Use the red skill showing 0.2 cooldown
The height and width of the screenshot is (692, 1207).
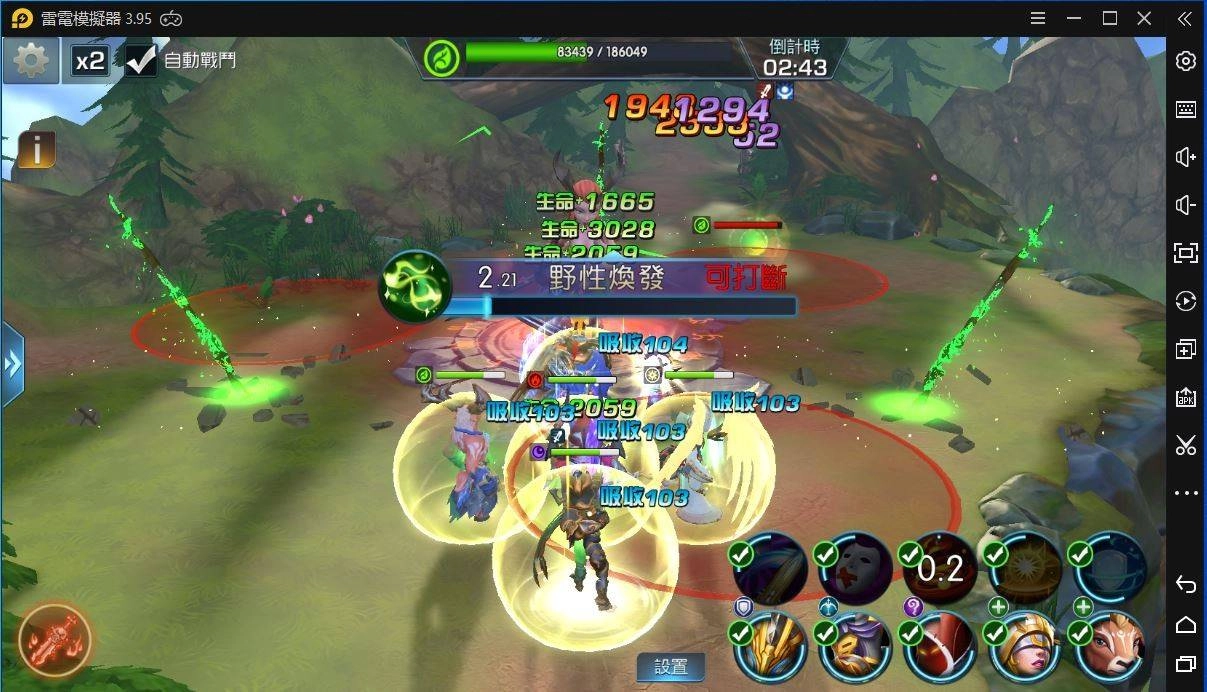tap(941, 568)
